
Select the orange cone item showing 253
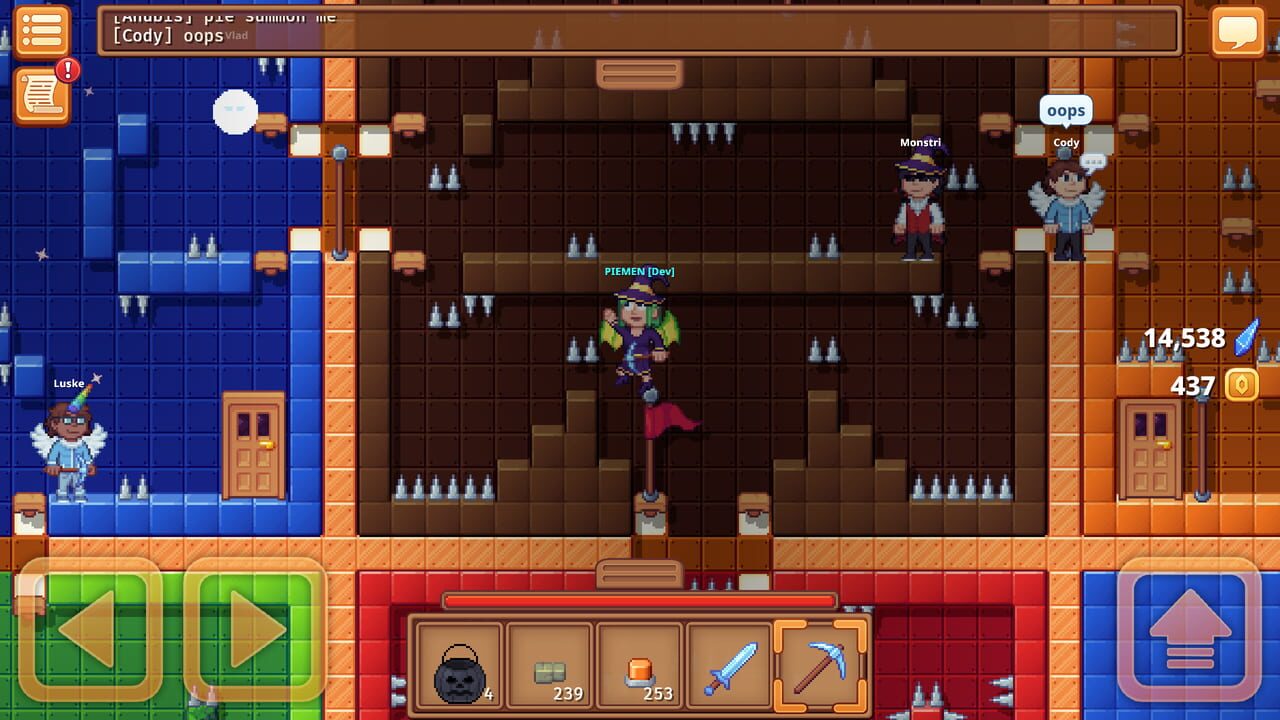pos(638,661)
